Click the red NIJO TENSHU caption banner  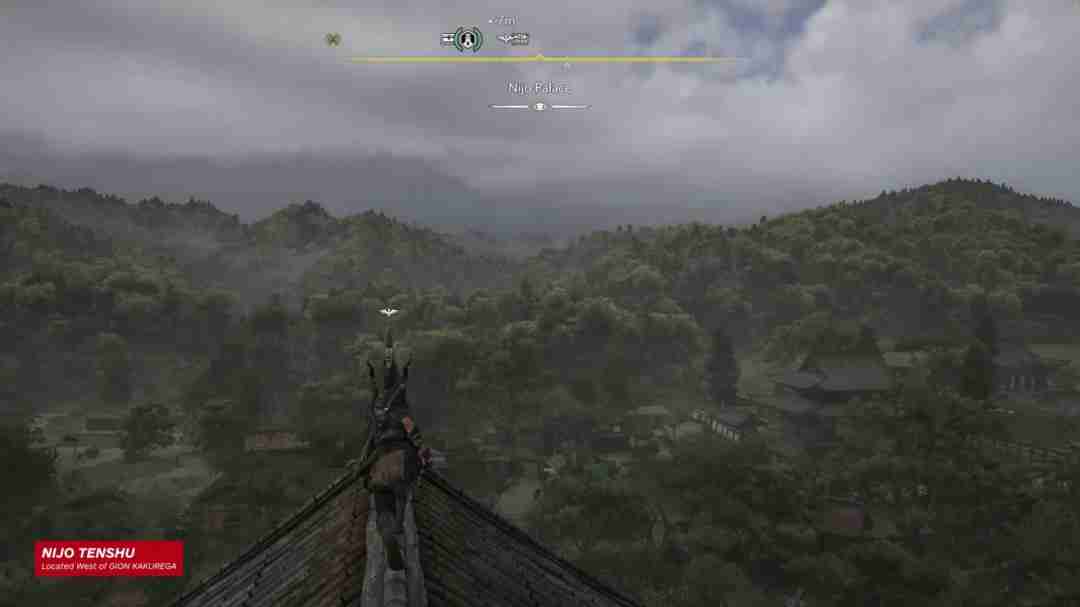pyautogui.click(x=109, y=559)
